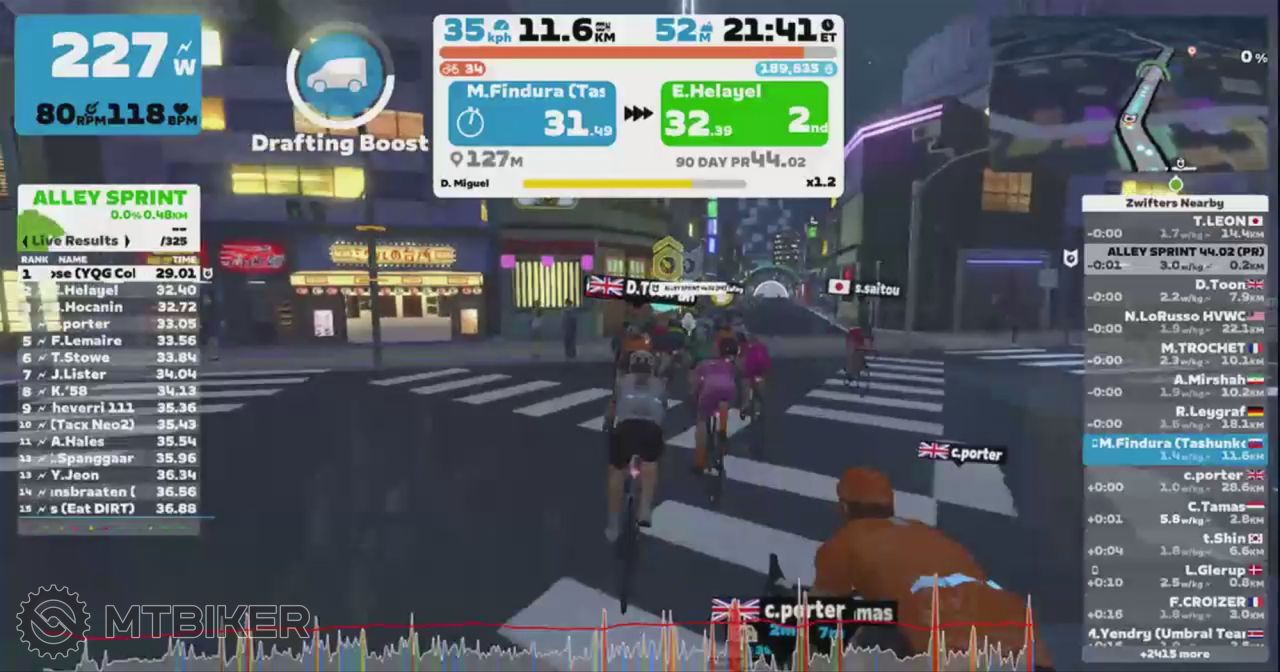Activate the Drafting Boost van power-up
1280x672 pixels.
pos(340,76)
